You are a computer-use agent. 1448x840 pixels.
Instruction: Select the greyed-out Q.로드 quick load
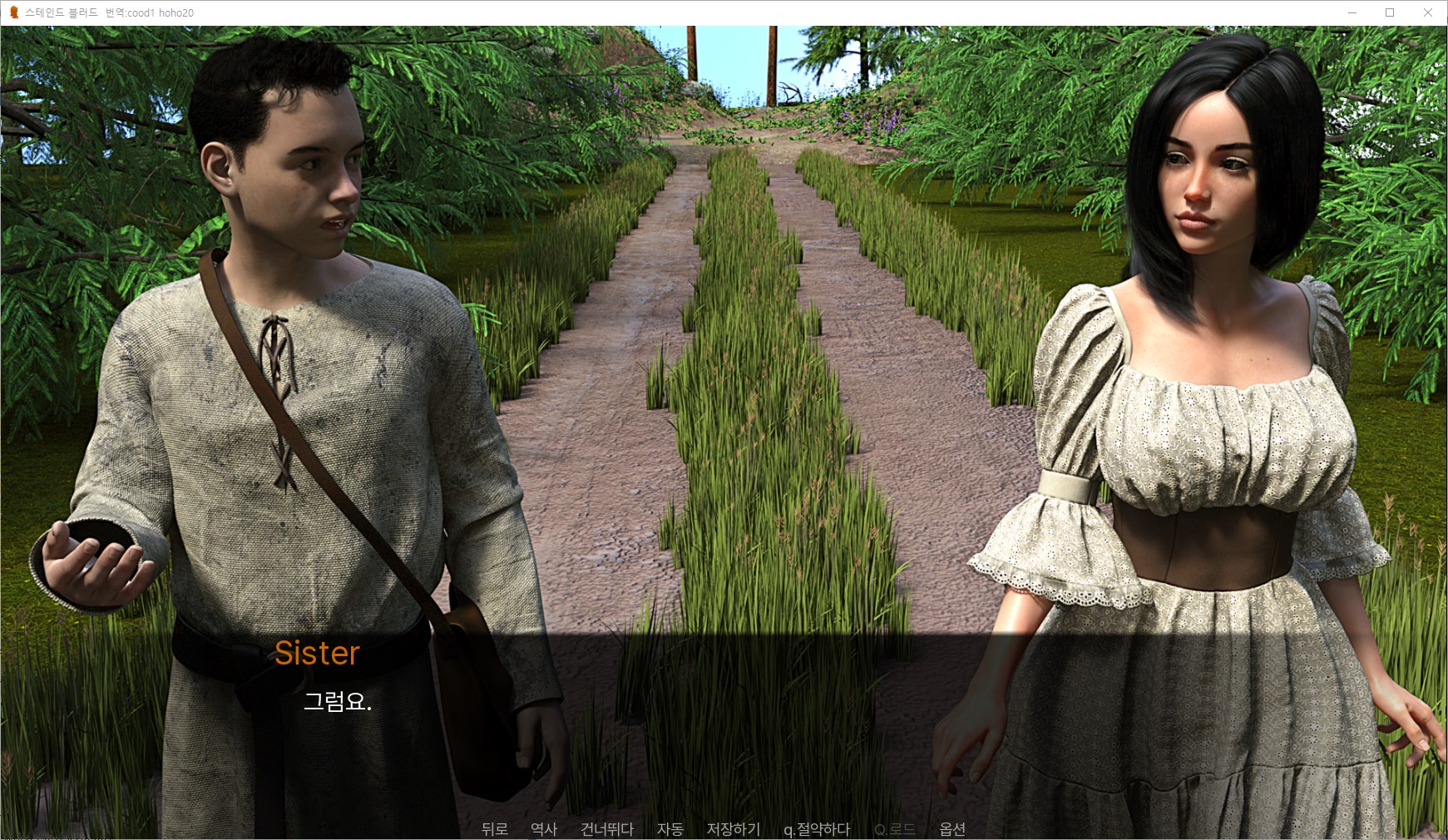point(895,828)
